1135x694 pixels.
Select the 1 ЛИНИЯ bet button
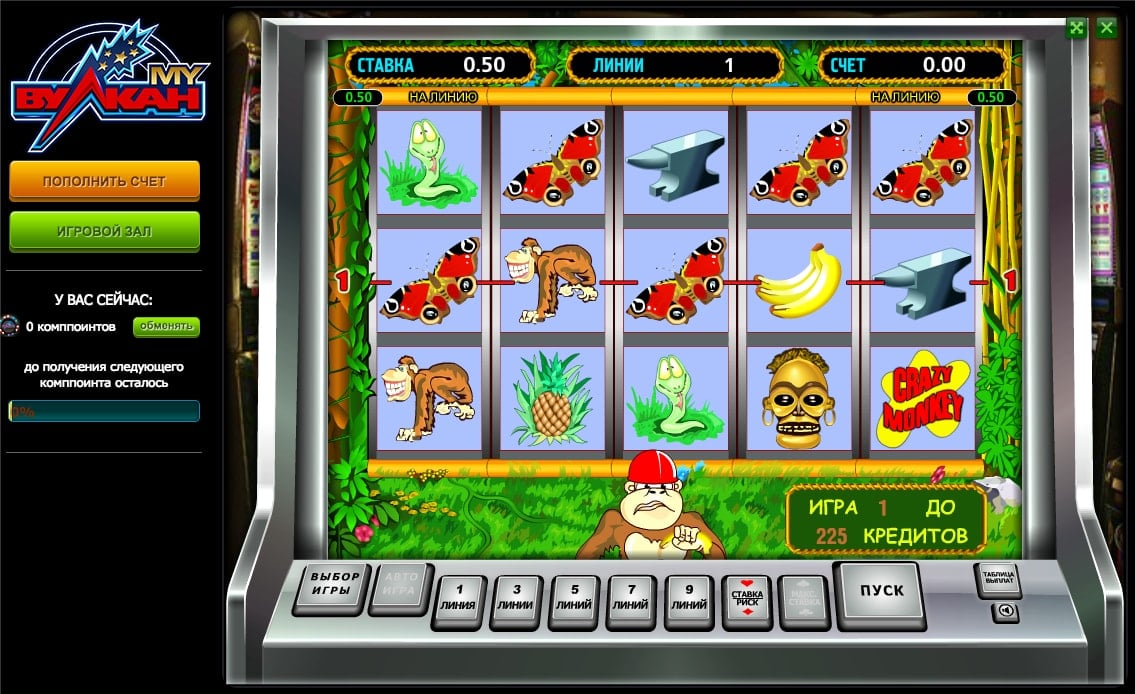click(458, 600)
